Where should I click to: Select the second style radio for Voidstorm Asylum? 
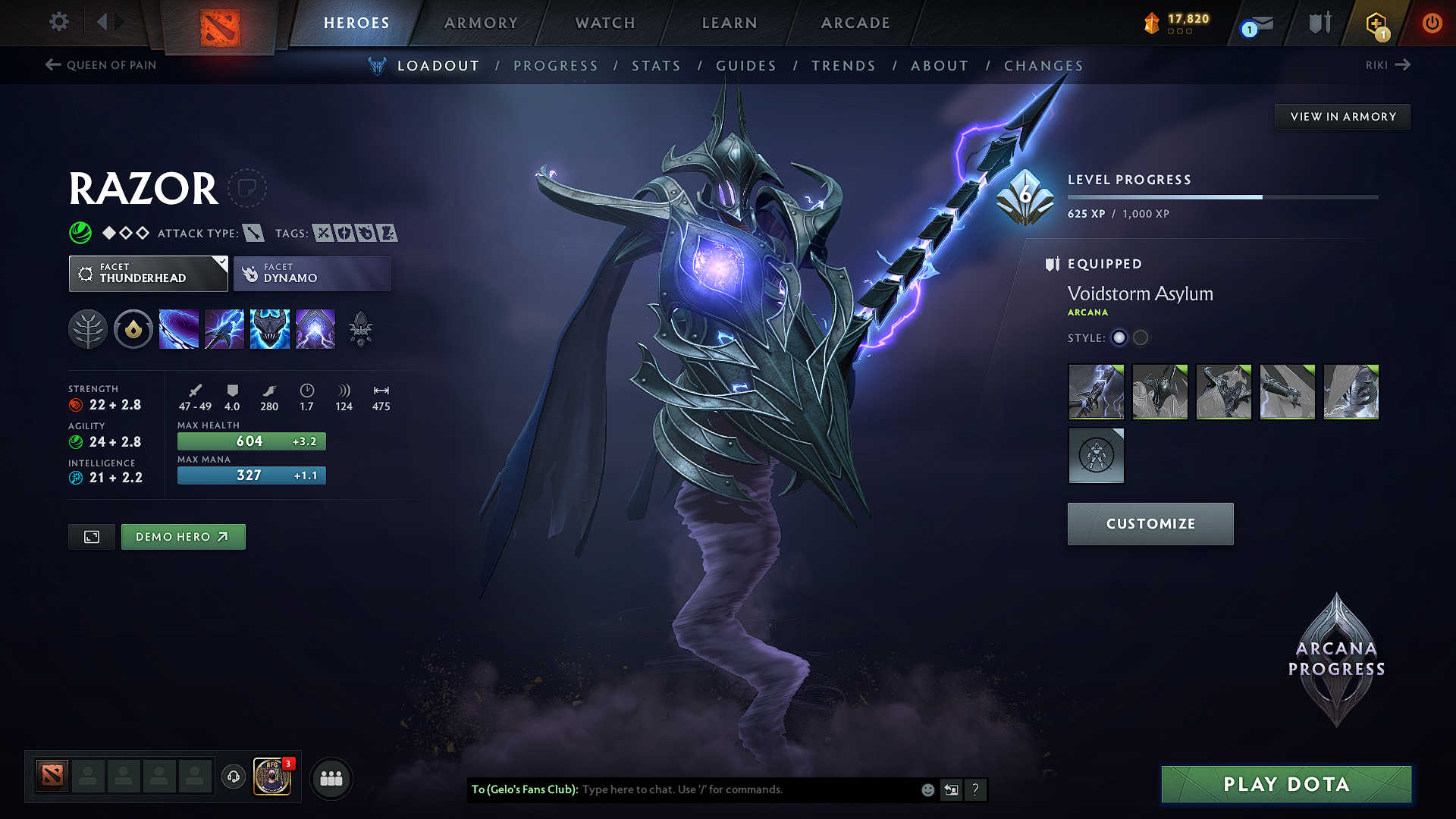1141,338
